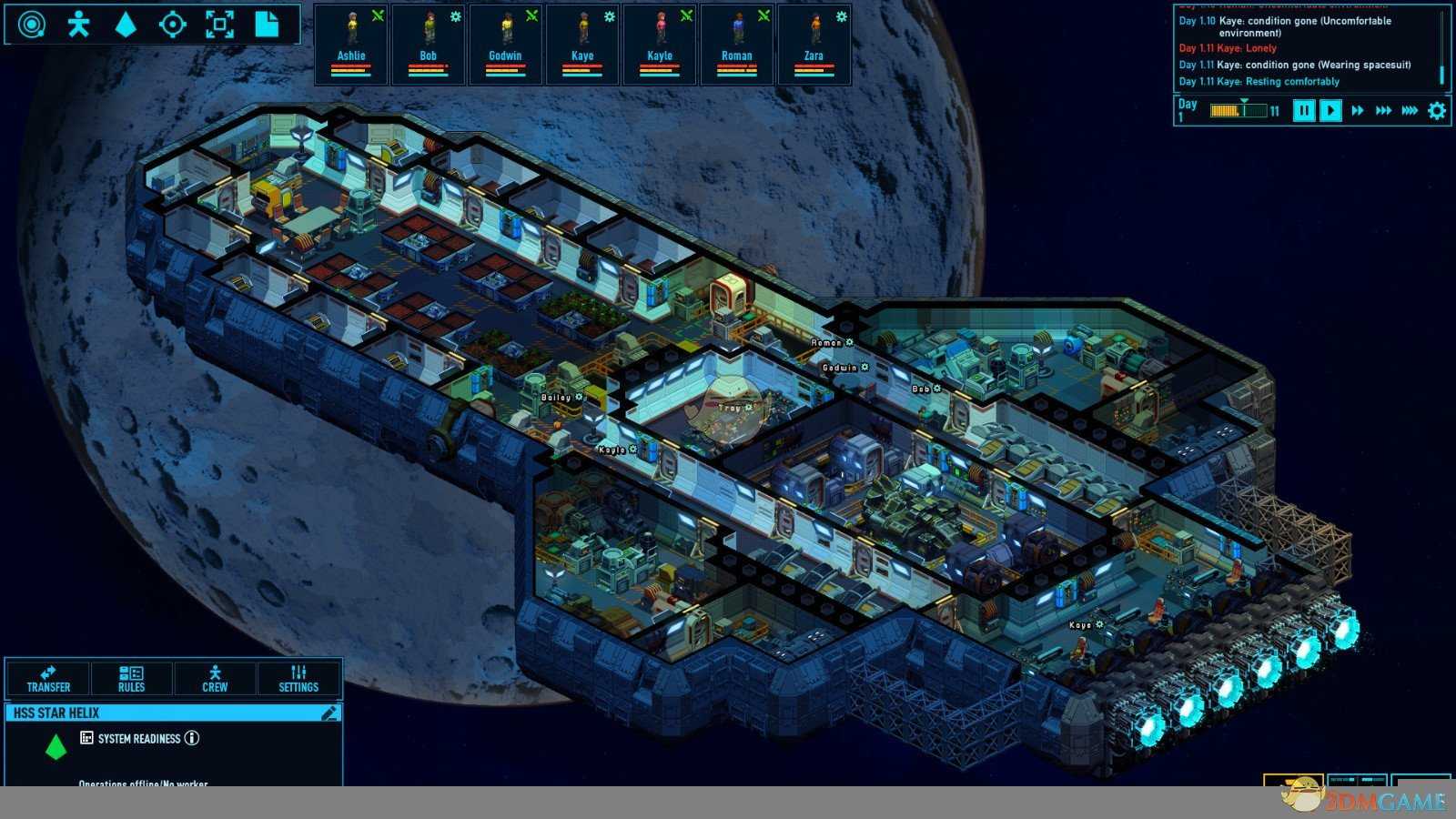
Task: Pick Roman's crew portrait
Action: click(737, 45)
